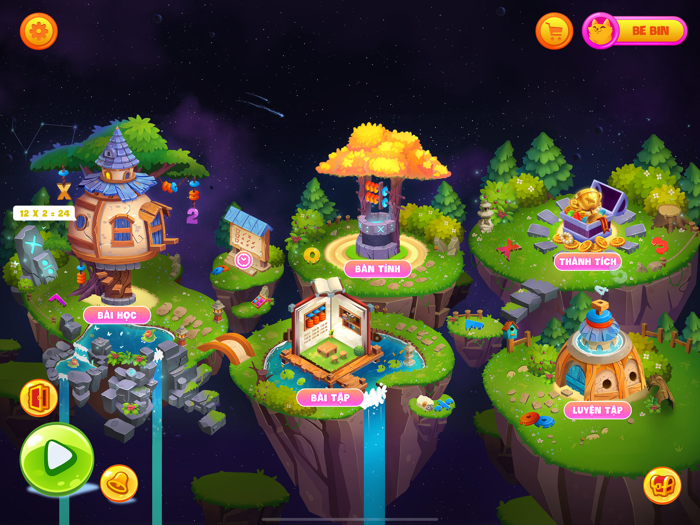Open the treasure chest rewards icon
700x525 pixels.
[662, 485]
